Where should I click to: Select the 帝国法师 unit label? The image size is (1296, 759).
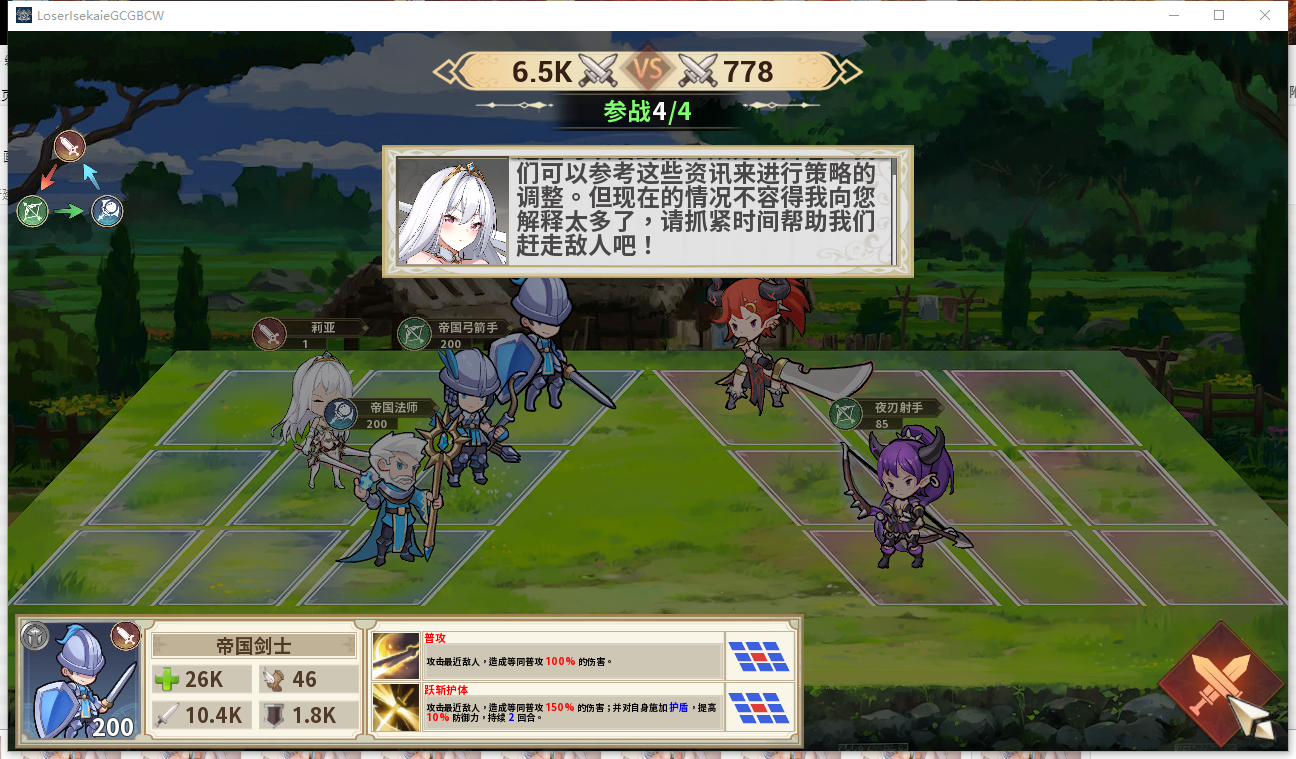click(x=383, y=413)
